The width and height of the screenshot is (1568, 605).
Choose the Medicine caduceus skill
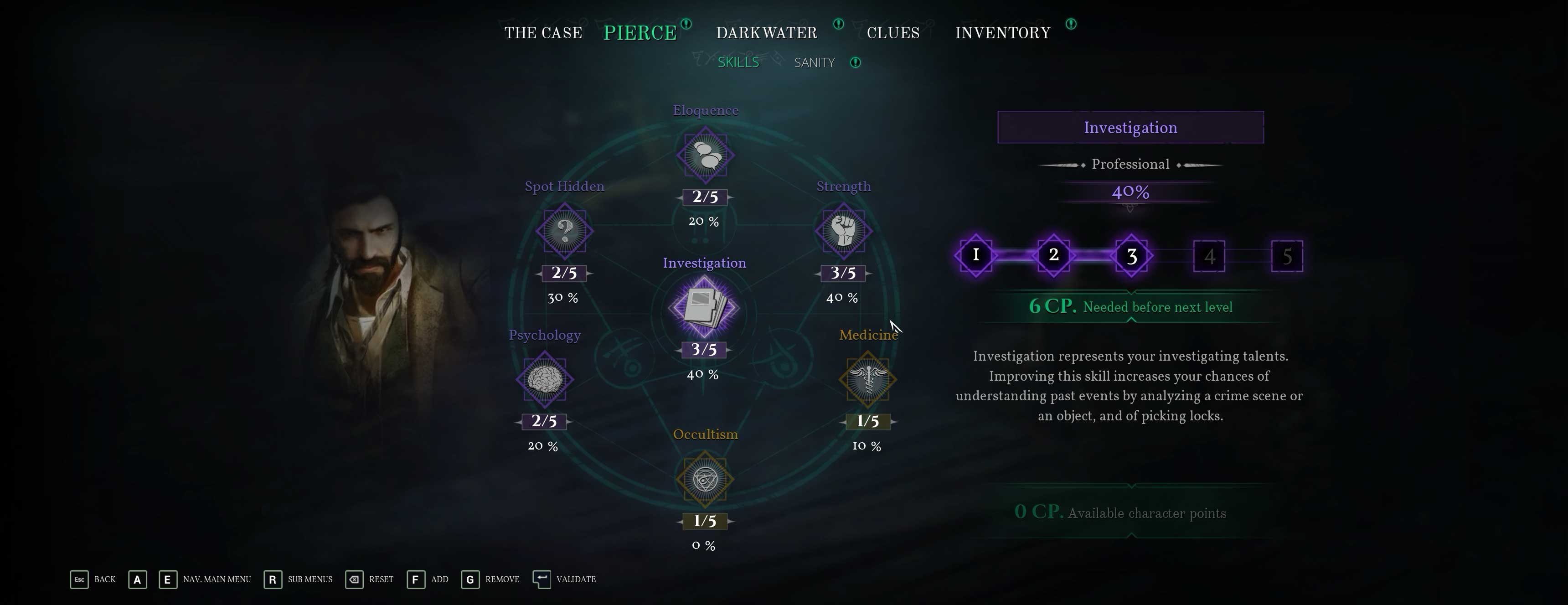[867, 379]
